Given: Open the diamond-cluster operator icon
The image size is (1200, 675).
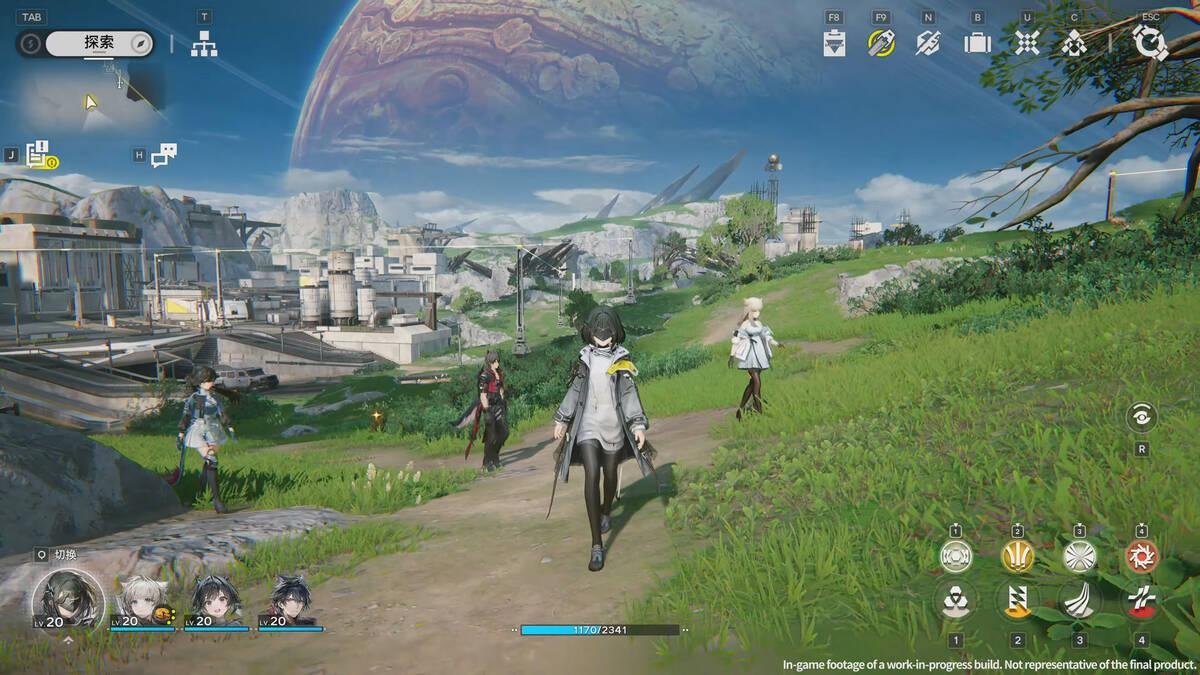Looking at the screenshot, I should pyautogui.click(x=1074, y=43).
